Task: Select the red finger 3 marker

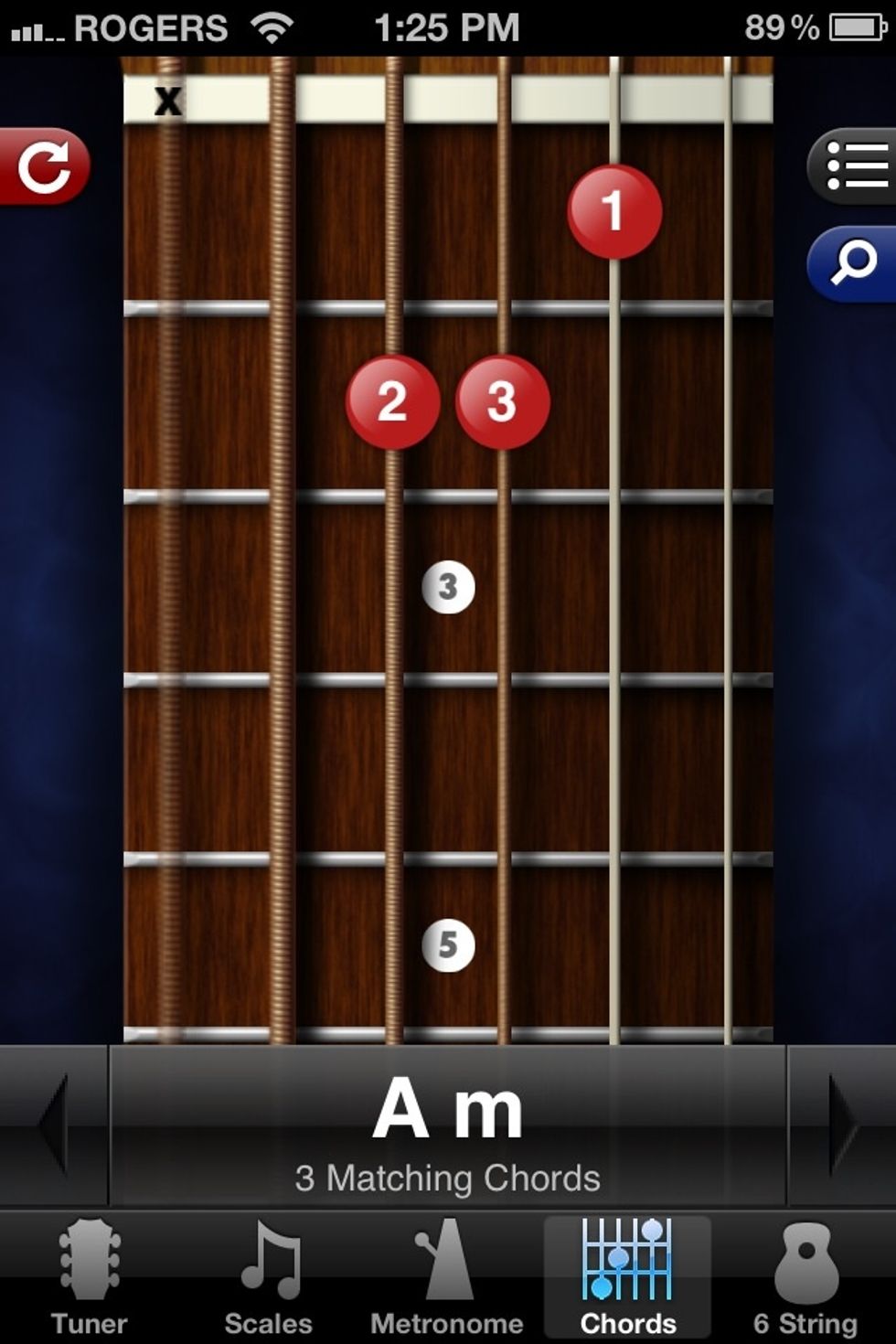Action: pyautogui.click(x=502, y=401)
